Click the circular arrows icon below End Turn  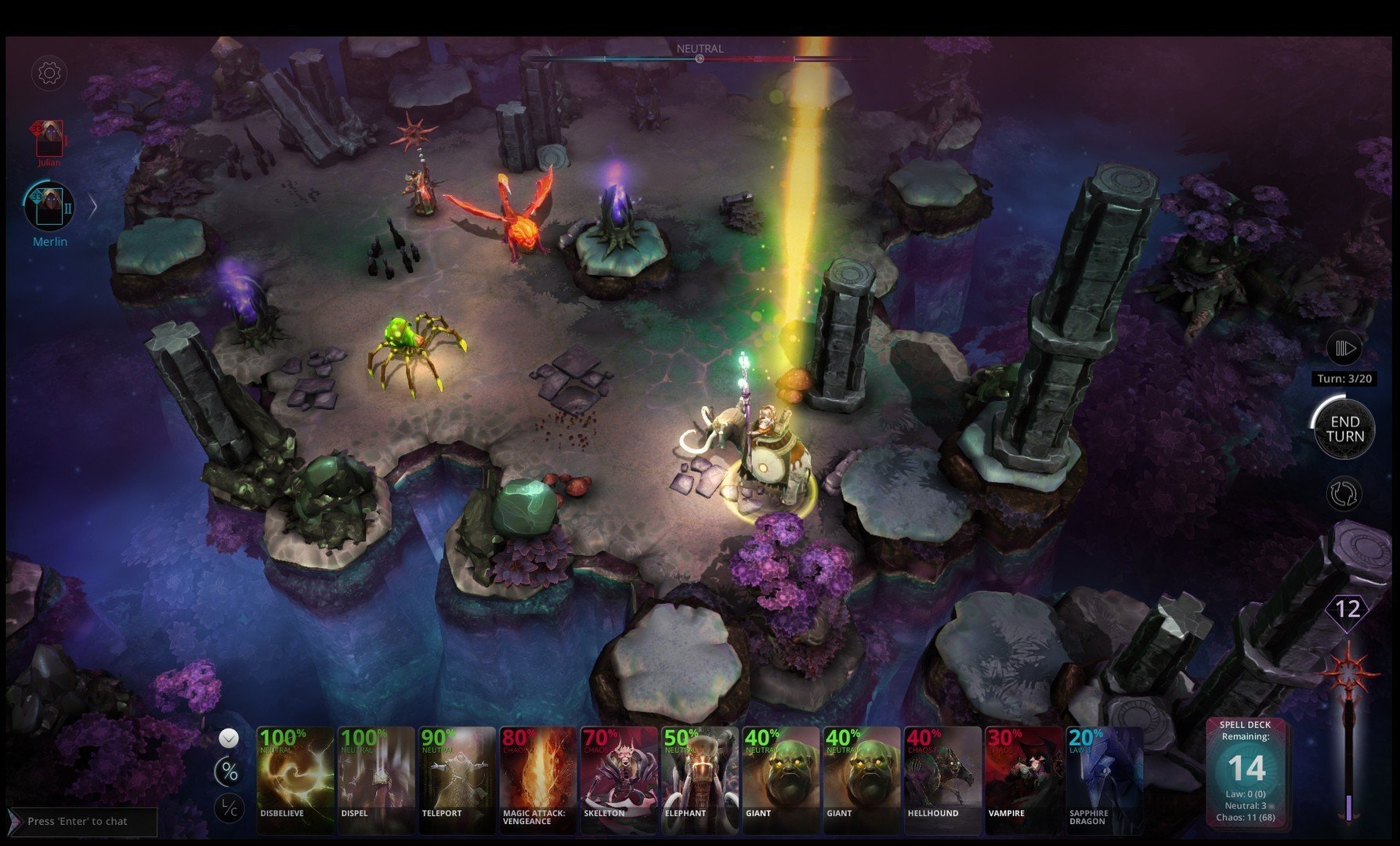1344,494
